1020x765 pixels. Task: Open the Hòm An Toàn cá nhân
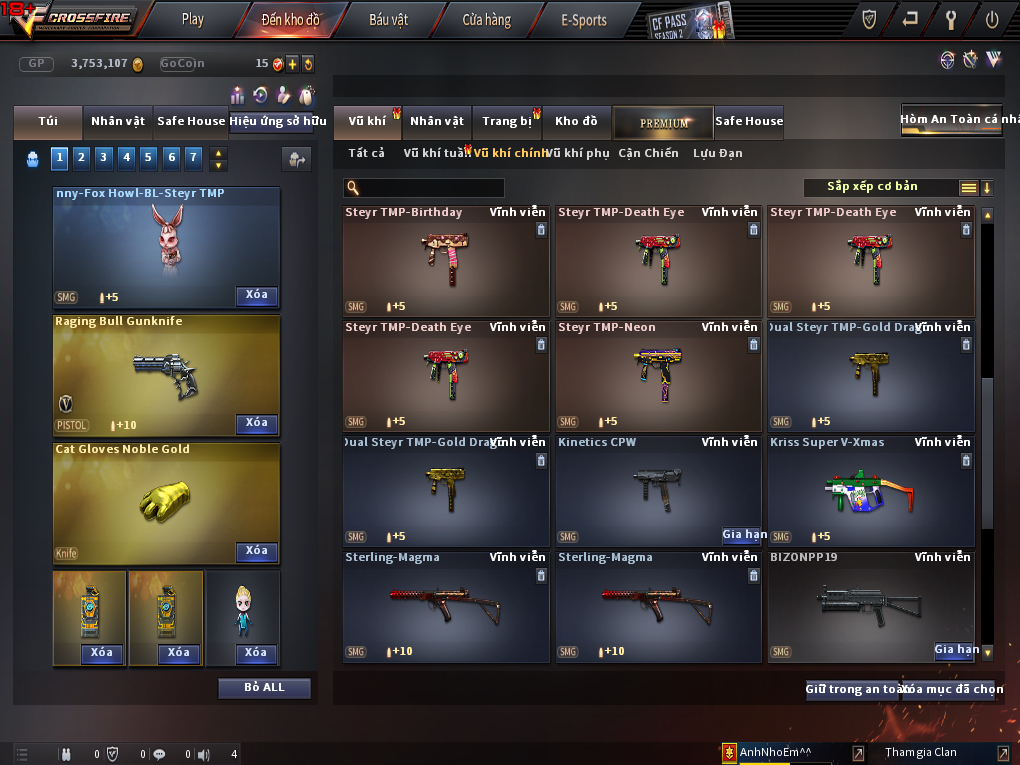tap(951, 119)
